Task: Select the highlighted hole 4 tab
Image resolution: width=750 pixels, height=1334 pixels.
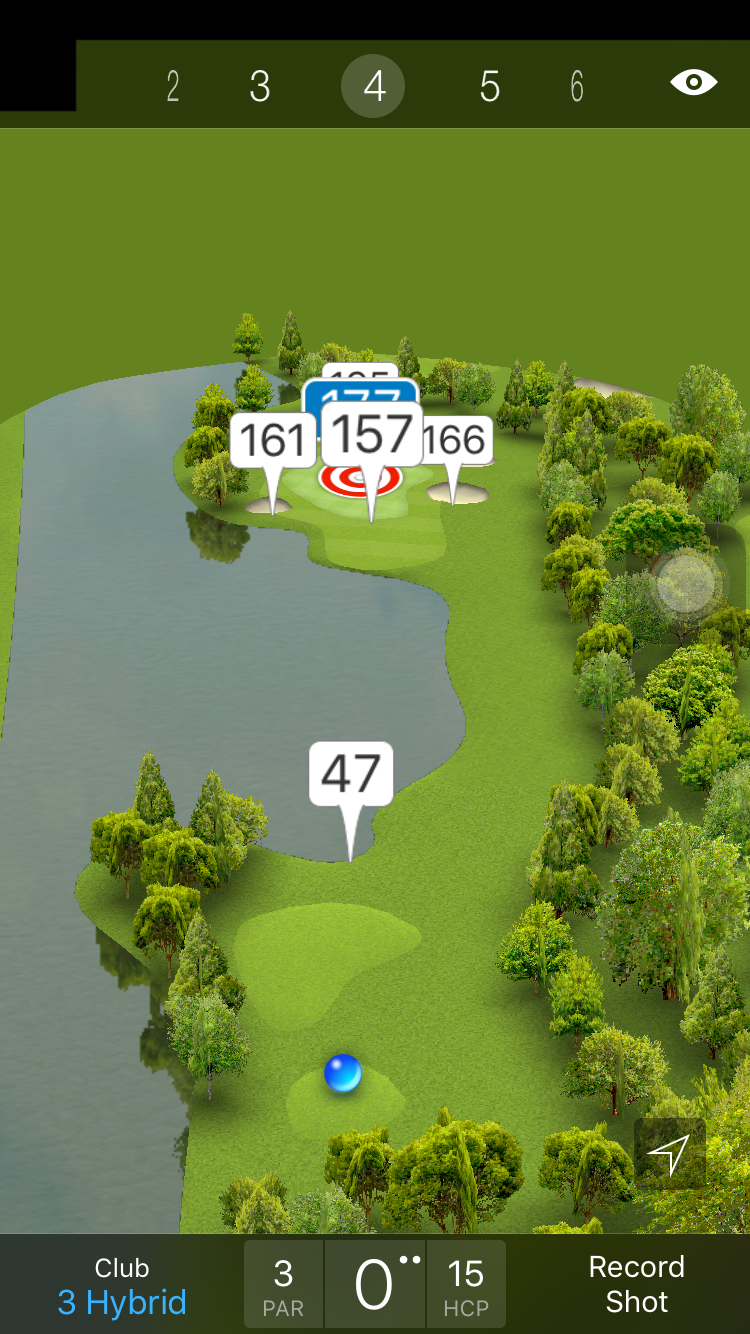Action: 373,87
